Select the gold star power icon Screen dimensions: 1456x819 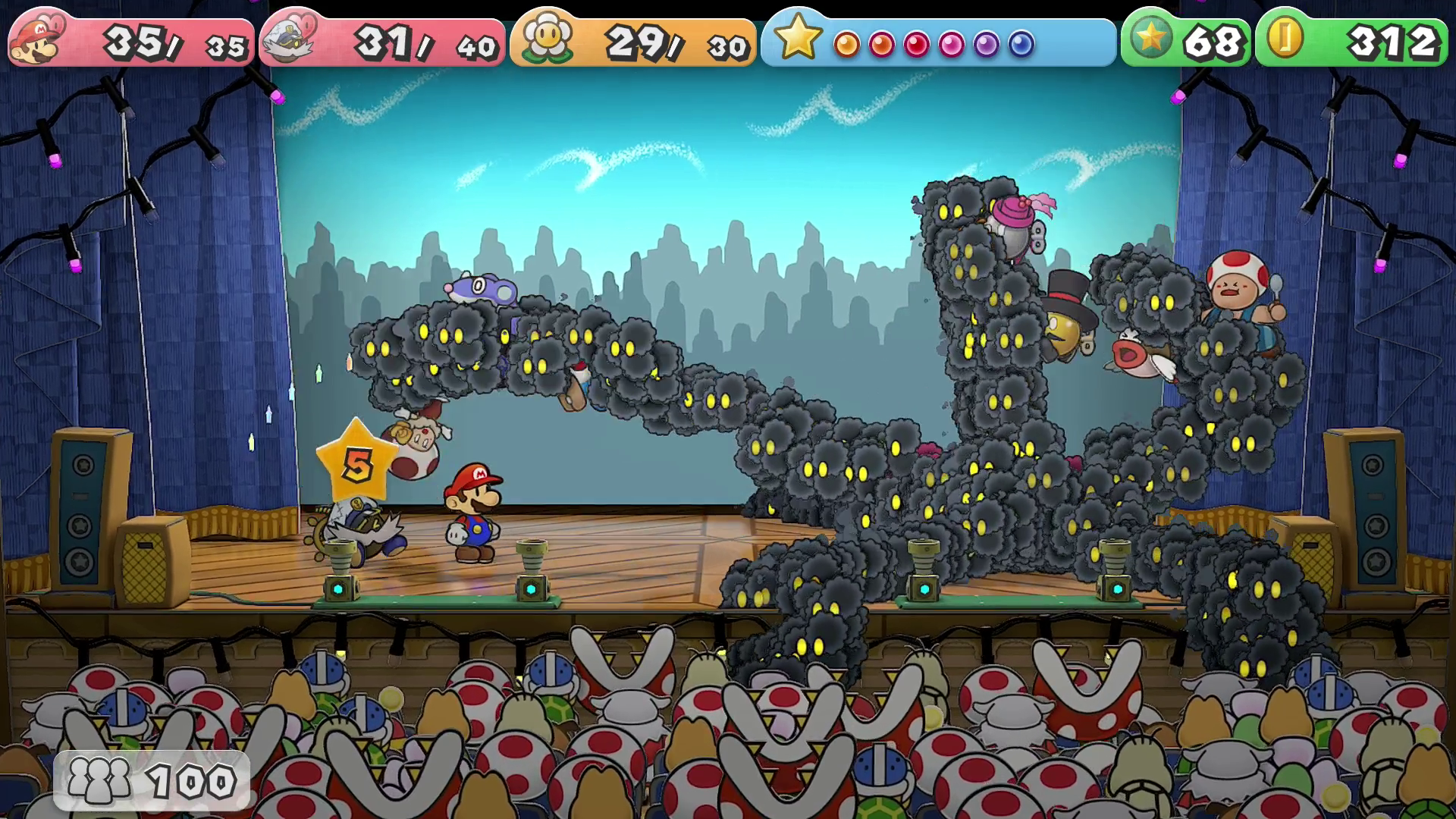pyautogui.click(x=797, y=38)
